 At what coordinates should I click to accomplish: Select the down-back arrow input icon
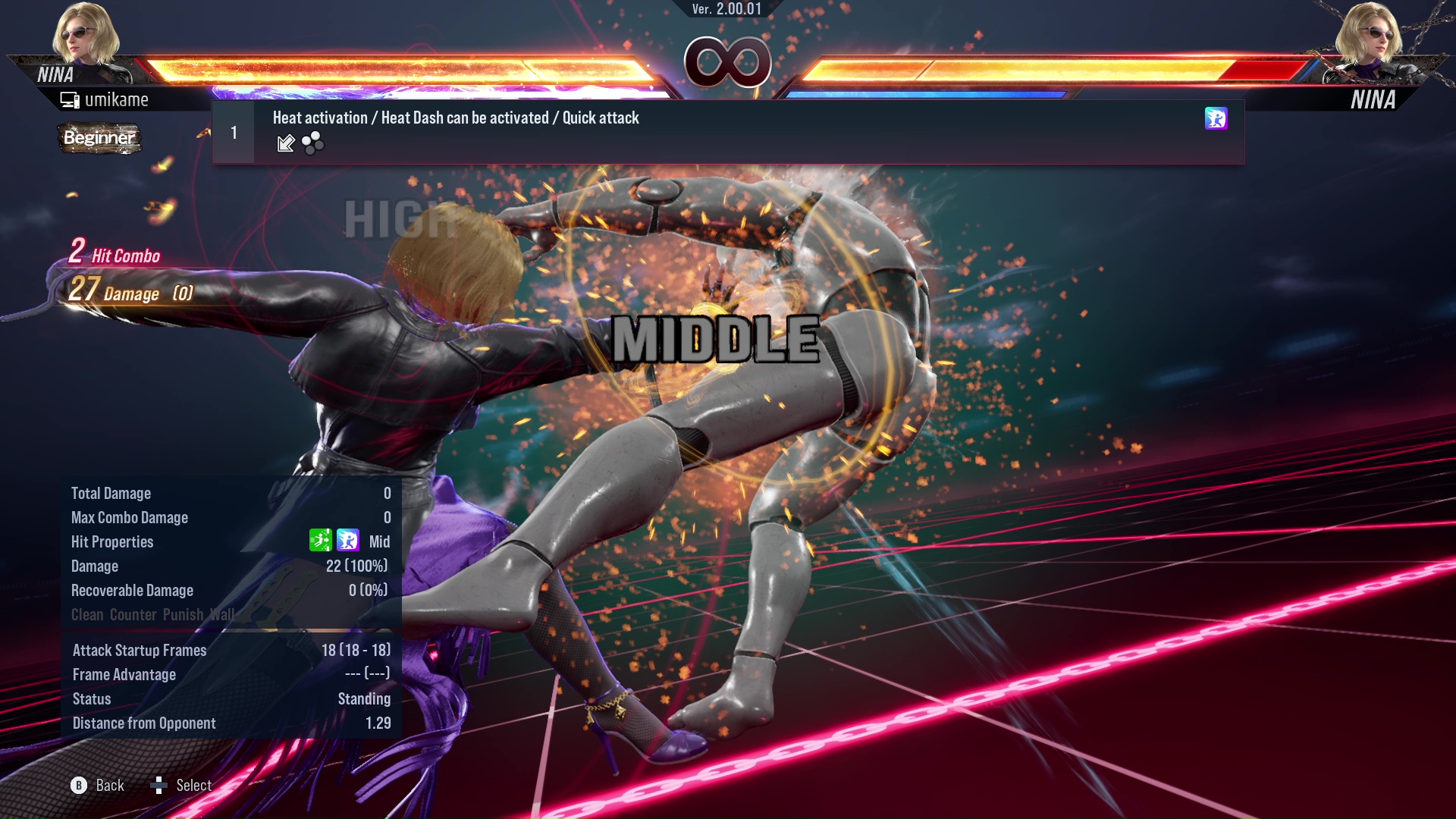[x=287, y=143]
